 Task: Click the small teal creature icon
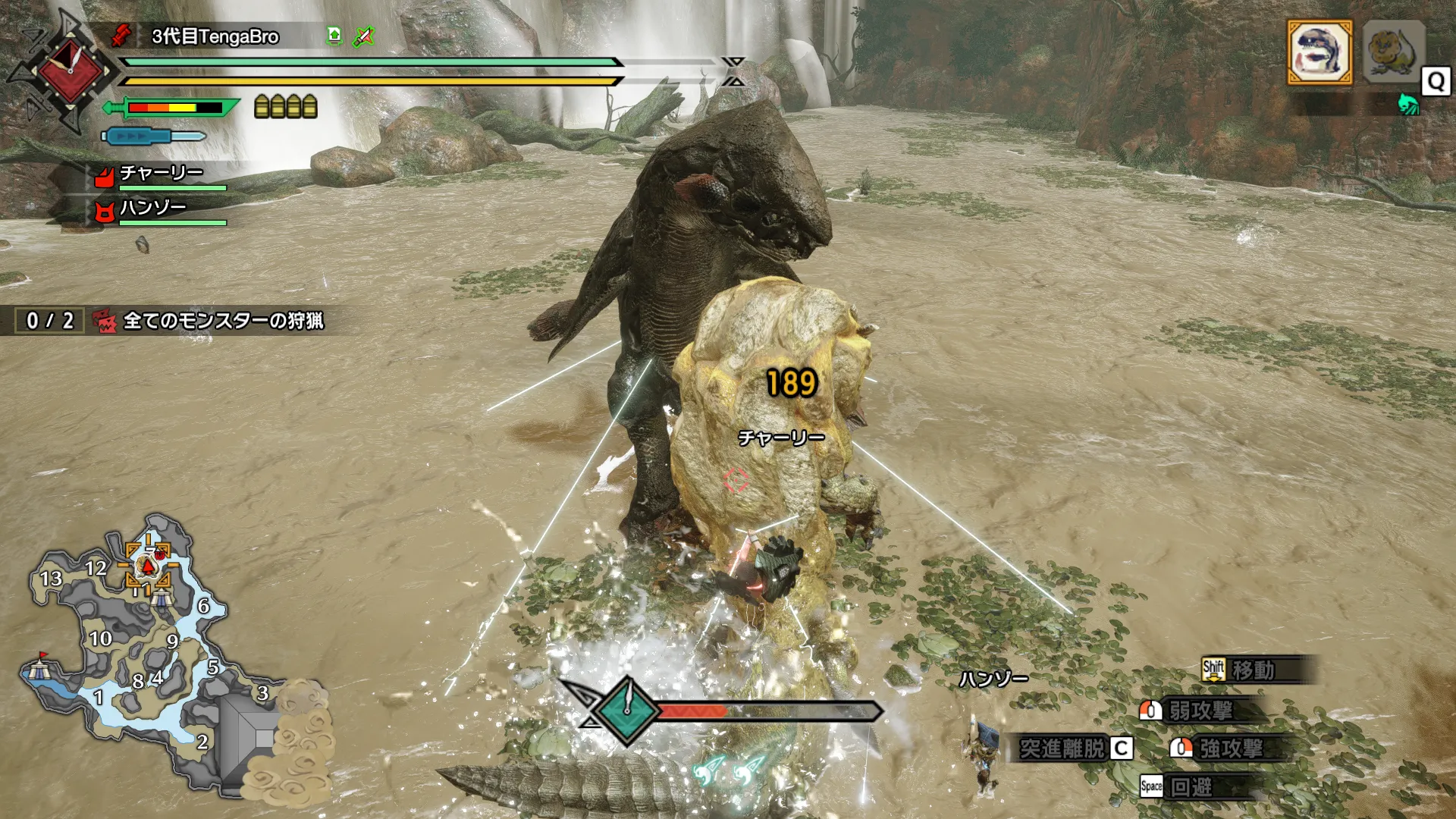1408,104
